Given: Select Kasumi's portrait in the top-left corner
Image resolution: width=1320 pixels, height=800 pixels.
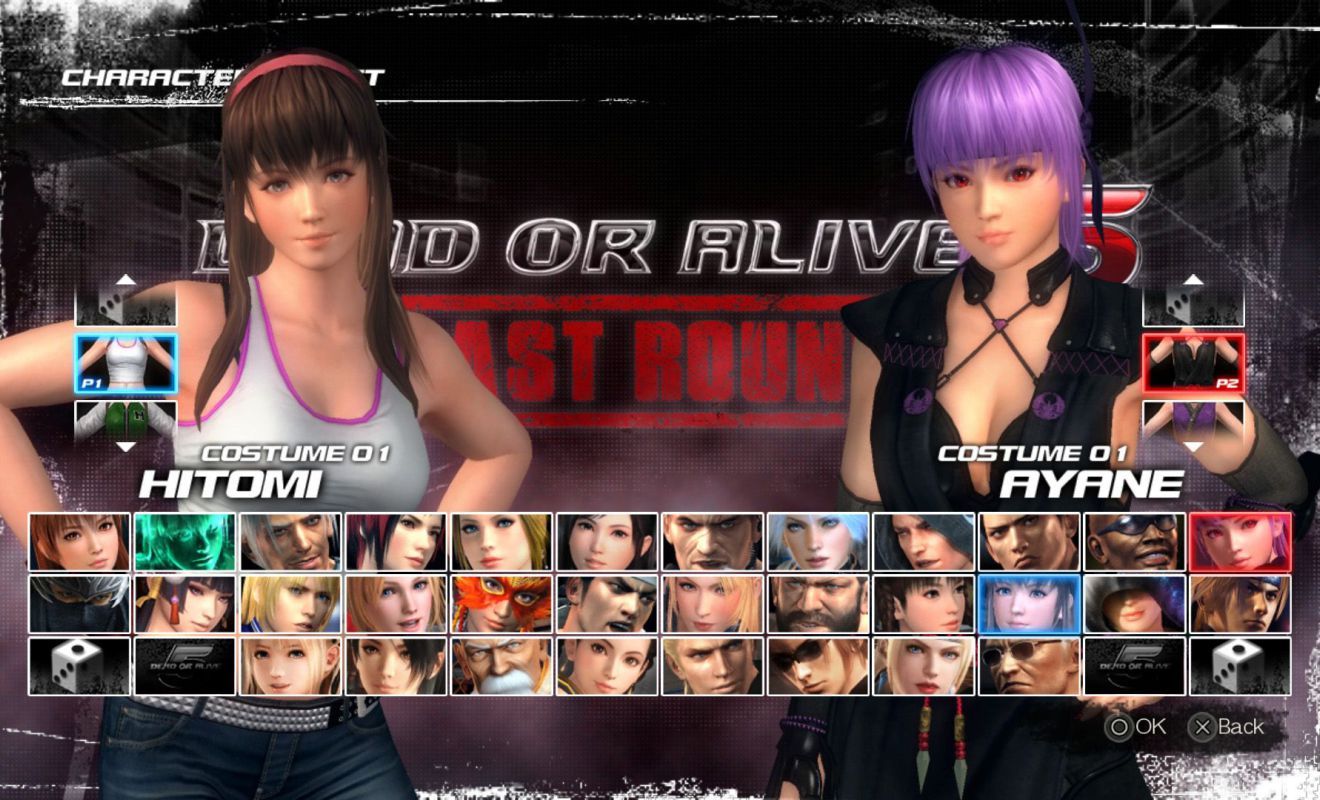Looking at the screenshot, I should coord(83,543).
